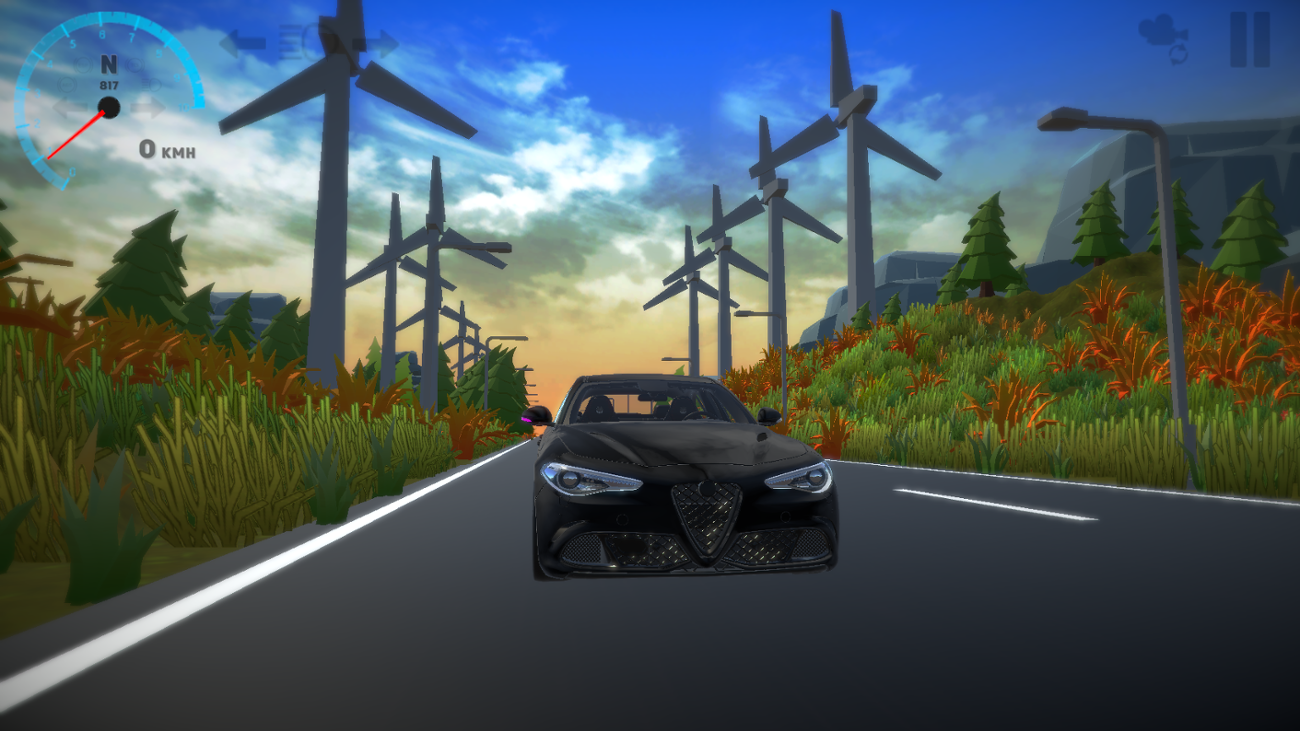The width and height of the screenshot is (1300, 731).
Task: Select the gear indicator showing N
Action: [108, 65]
